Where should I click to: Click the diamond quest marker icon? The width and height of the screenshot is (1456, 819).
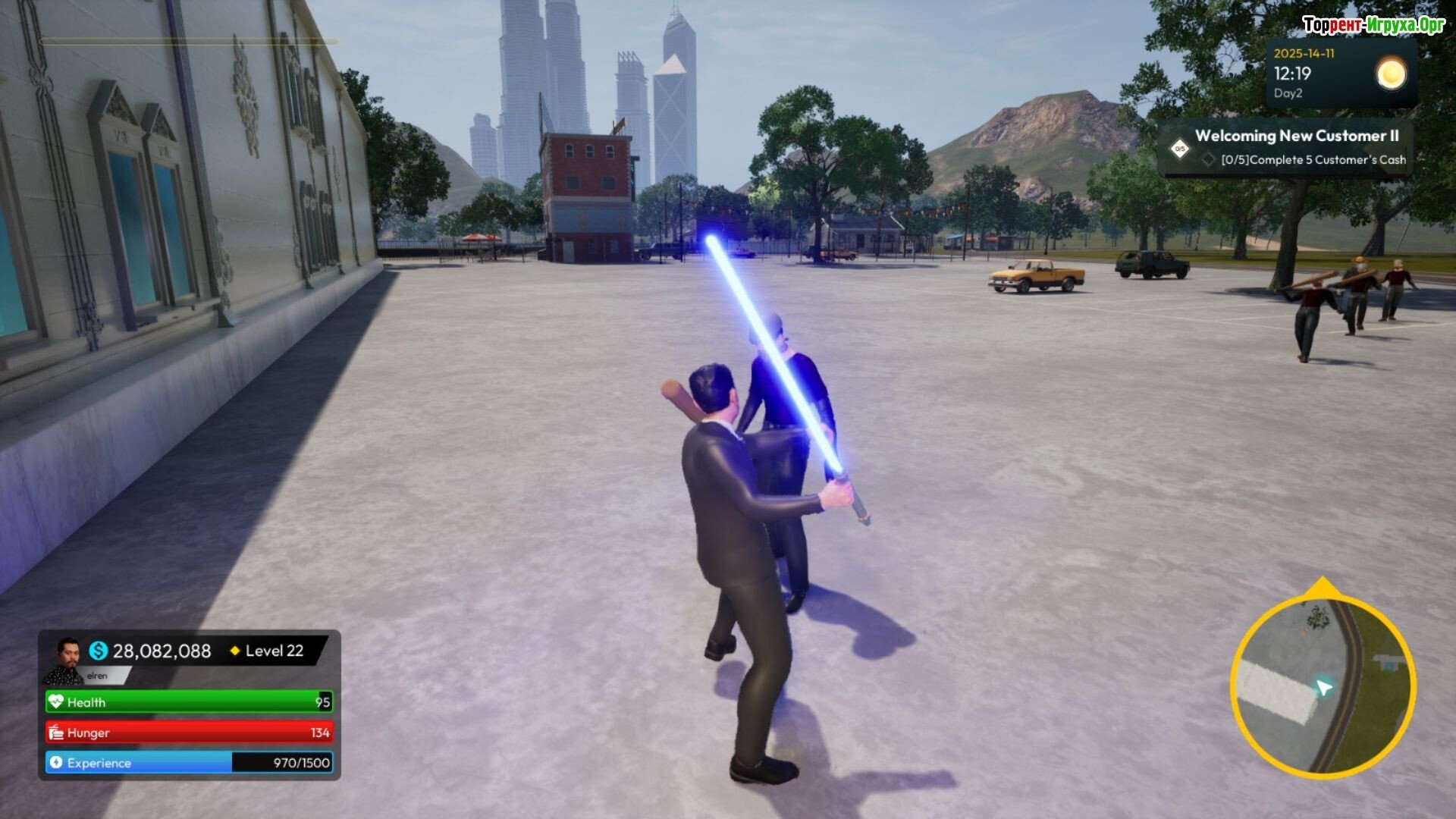pyautogui.click(x=1180, y=149)
